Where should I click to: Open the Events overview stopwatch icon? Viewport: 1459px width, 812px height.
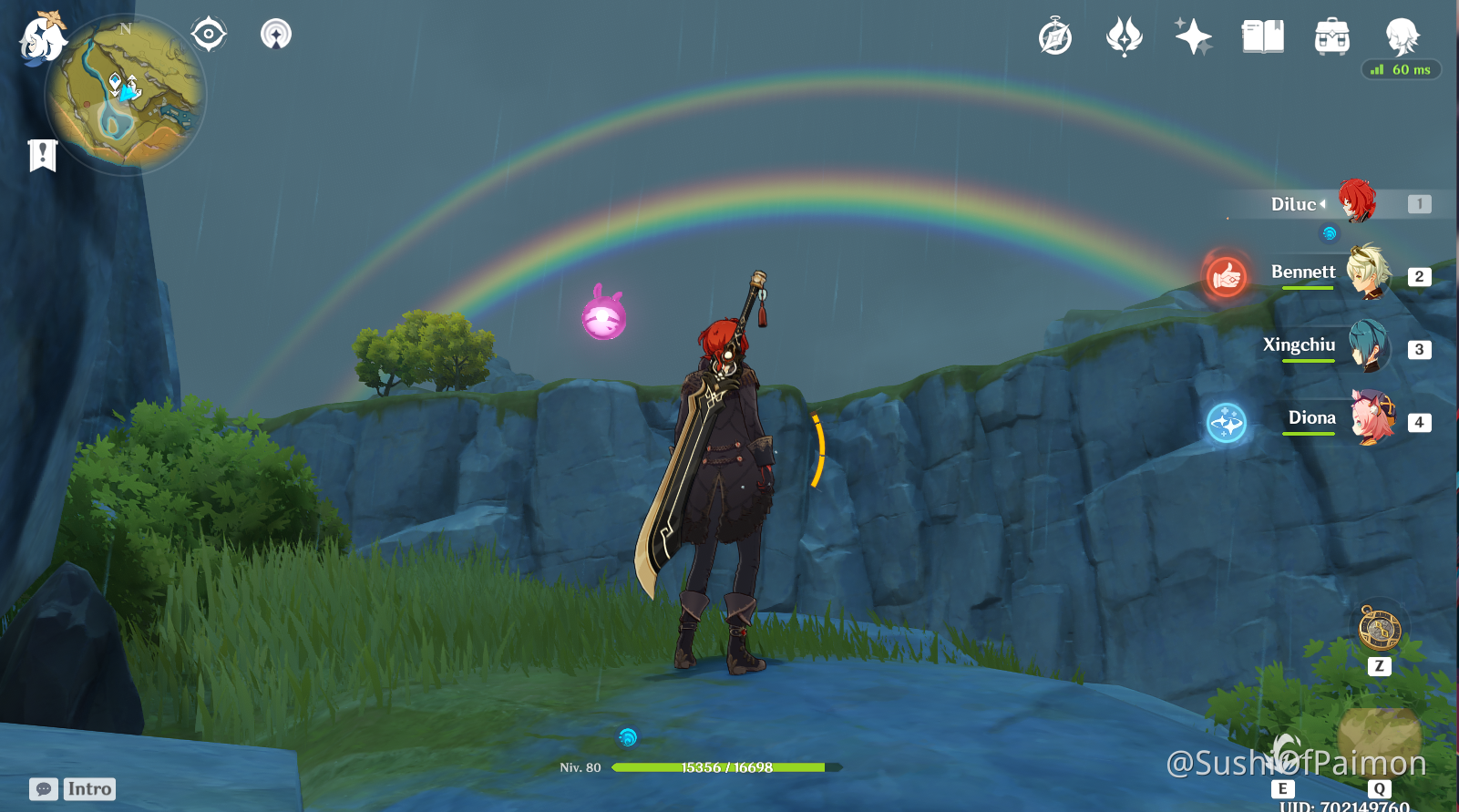click(x=1054, y=37)
